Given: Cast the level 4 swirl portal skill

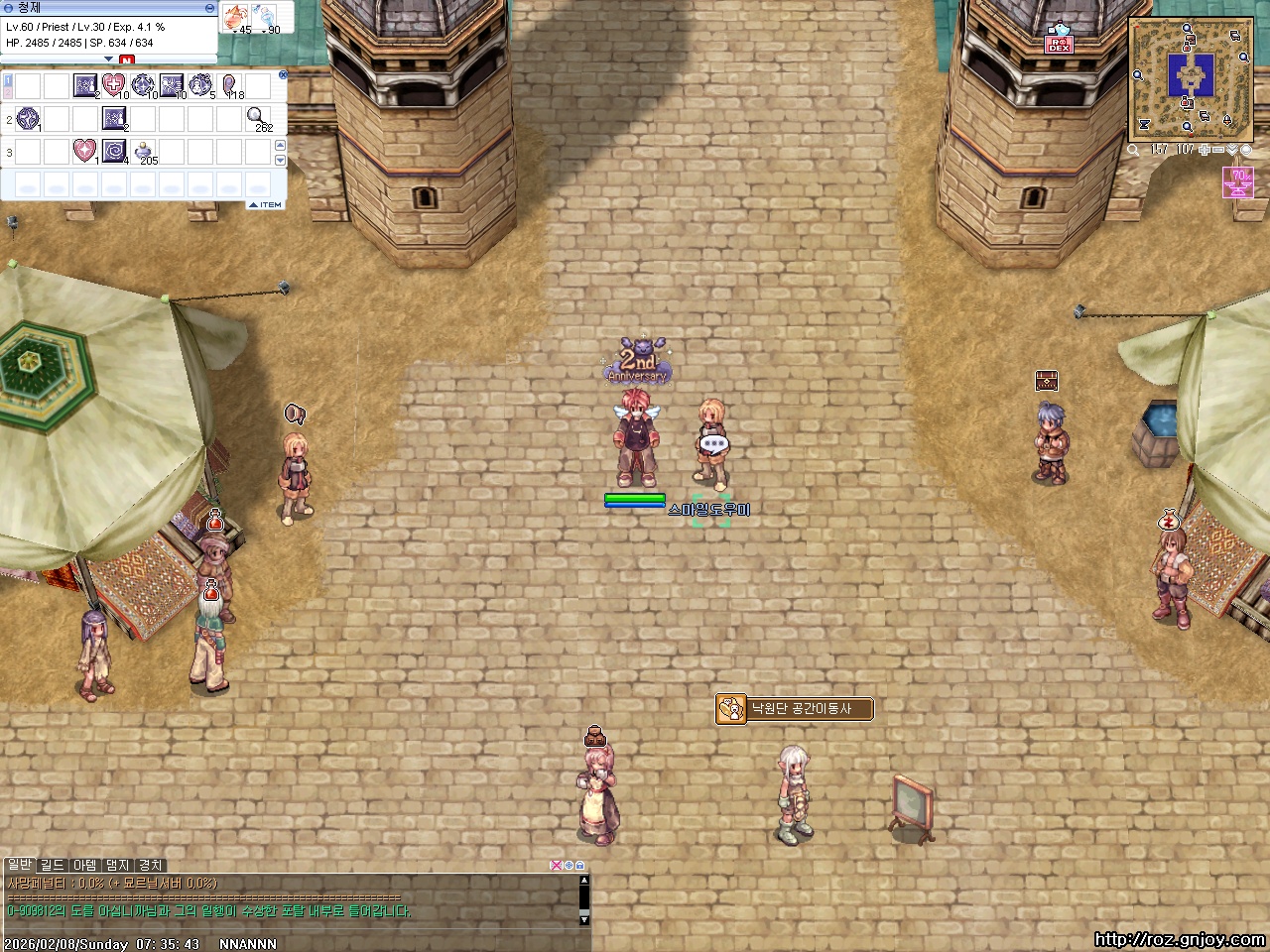Looking at the screenshot, I should pos(114,152).
